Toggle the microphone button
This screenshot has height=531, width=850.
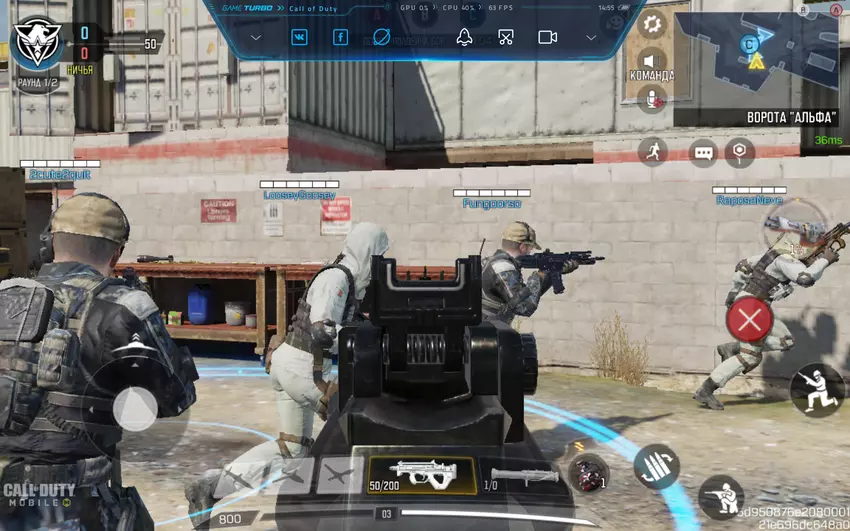point(652,97)
